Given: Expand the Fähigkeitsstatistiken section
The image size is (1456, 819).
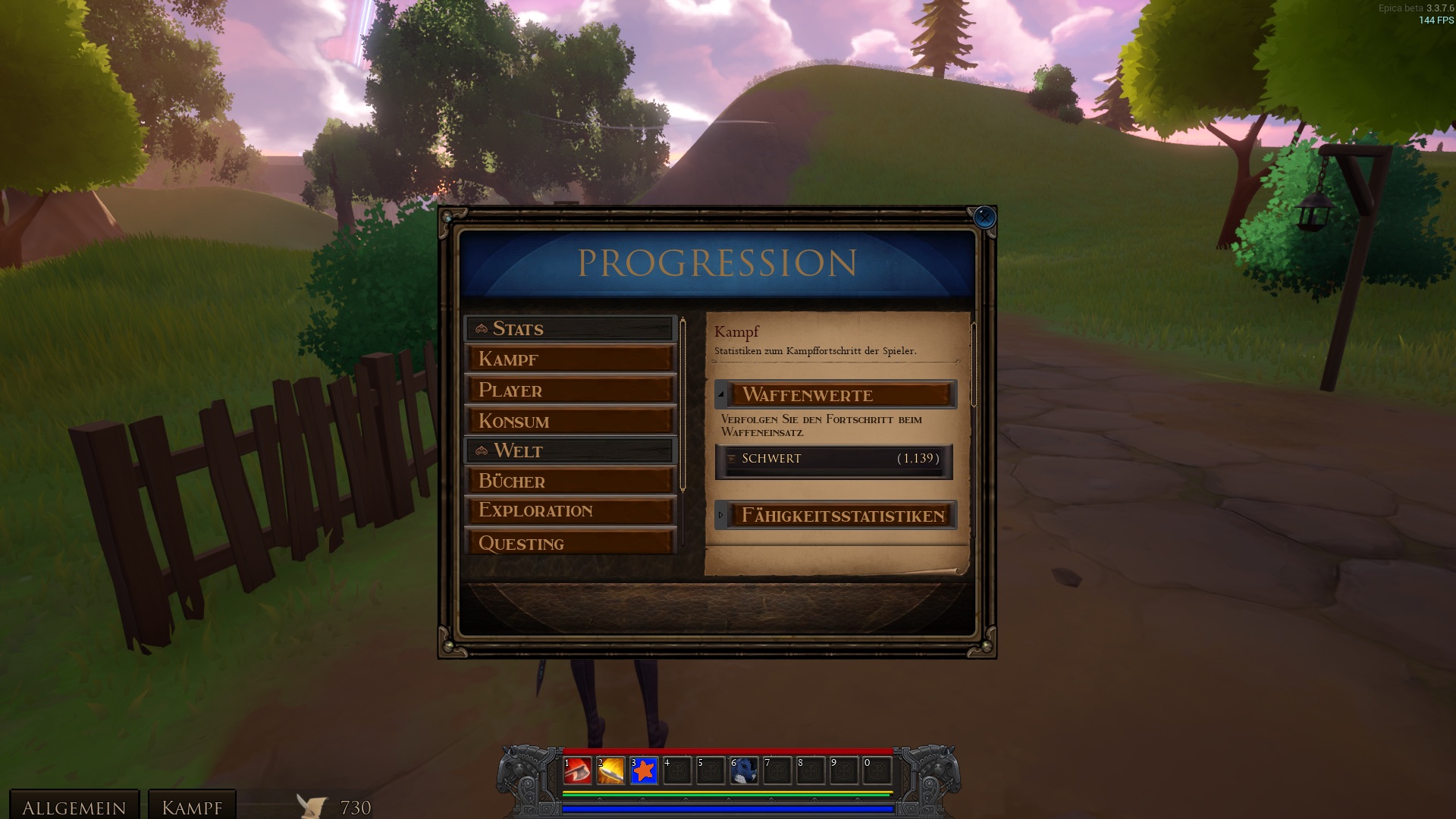Looking at the screenshot, I should 836,516.
